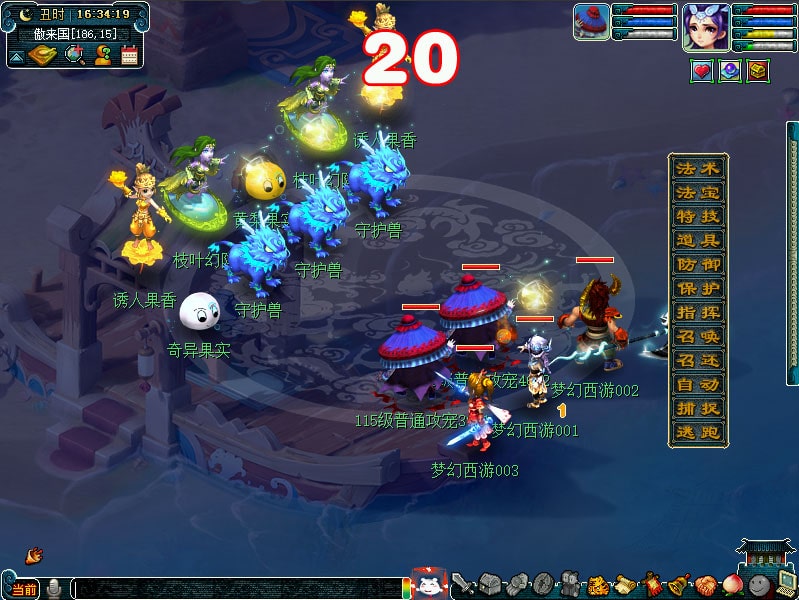799x600 pixels.
Task: Select the 逃跑 flee command
Action: (697, 433)
